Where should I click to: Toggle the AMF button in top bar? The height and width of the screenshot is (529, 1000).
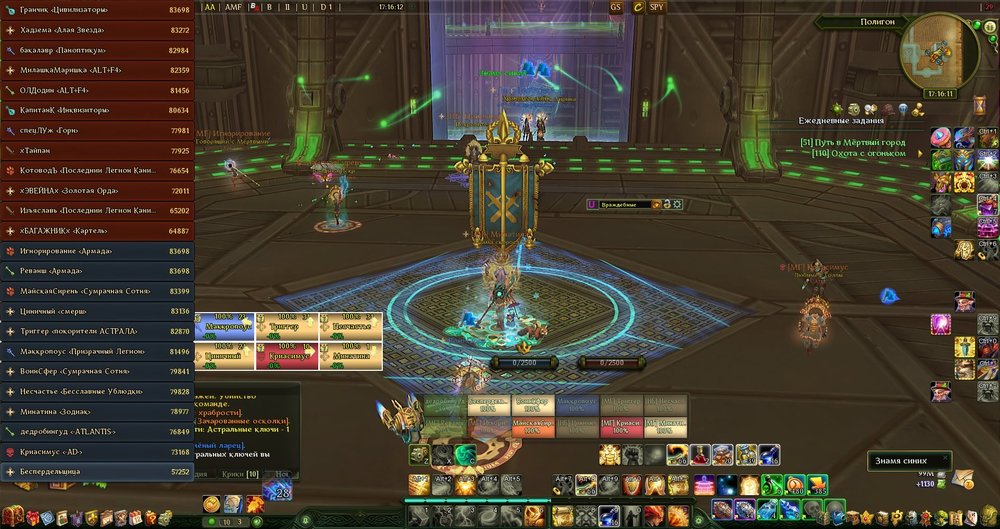[233, 6]
